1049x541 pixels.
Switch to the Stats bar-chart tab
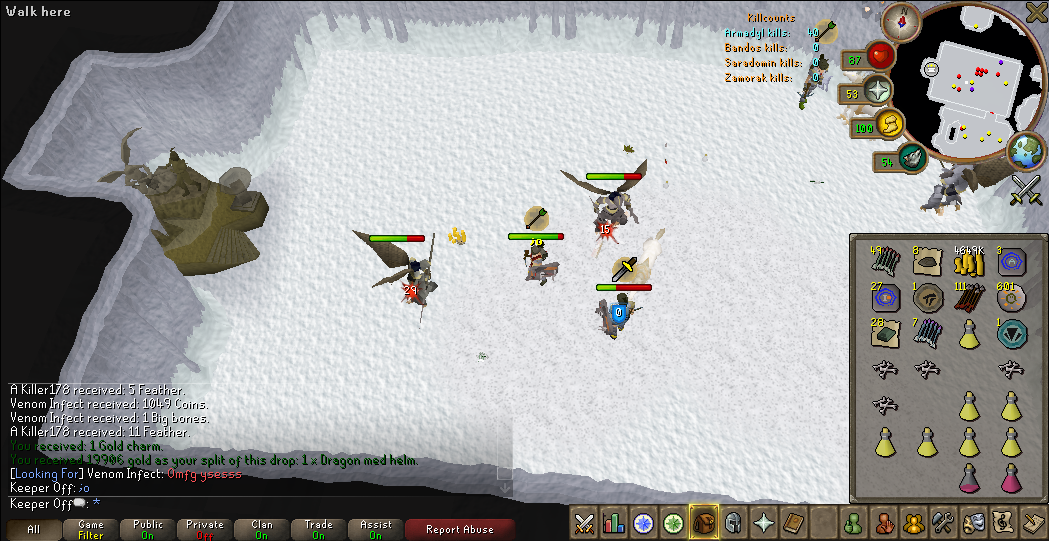[x=614, y=522]
